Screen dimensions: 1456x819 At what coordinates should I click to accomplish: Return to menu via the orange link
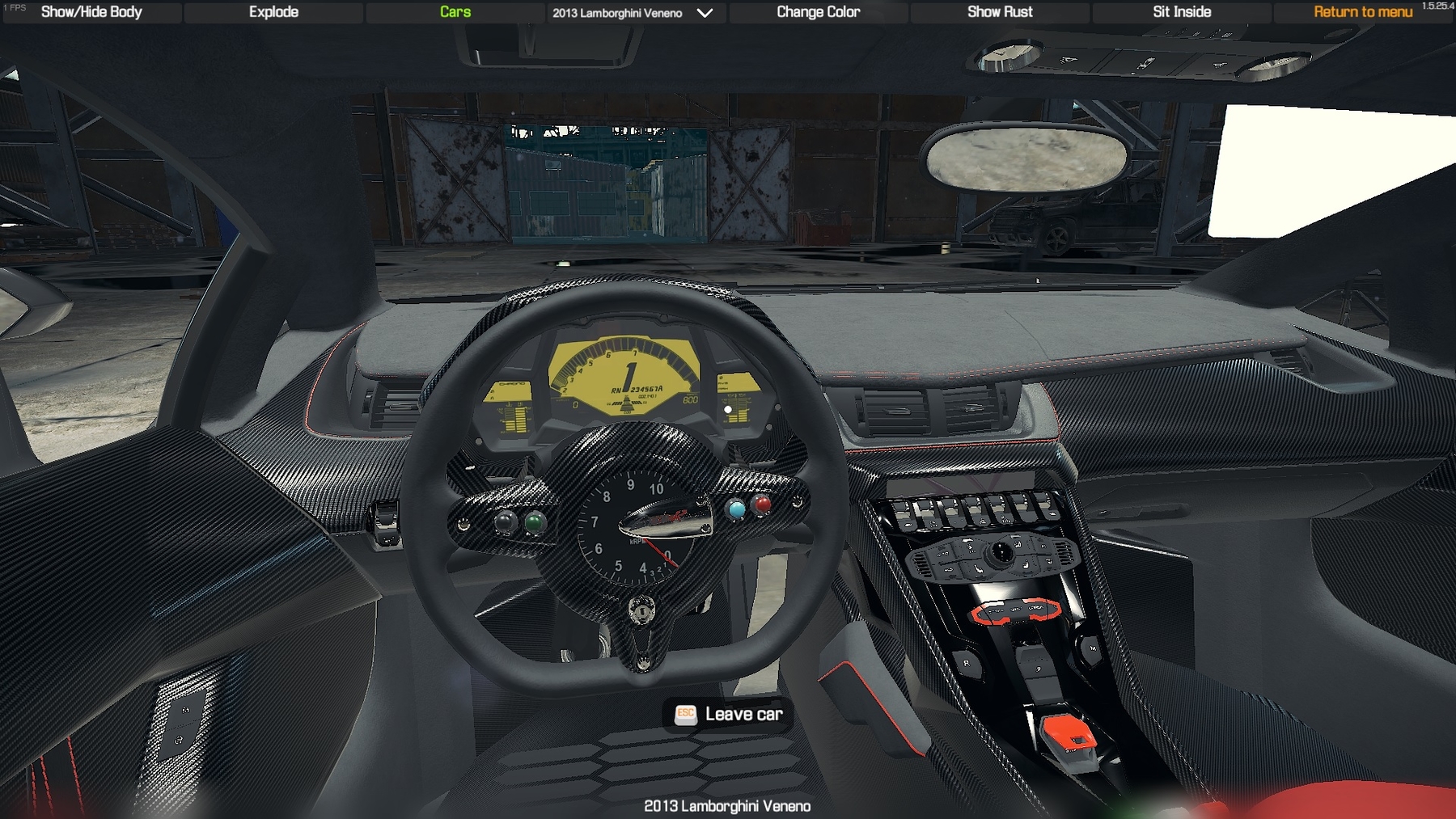tap(1363, 12)
